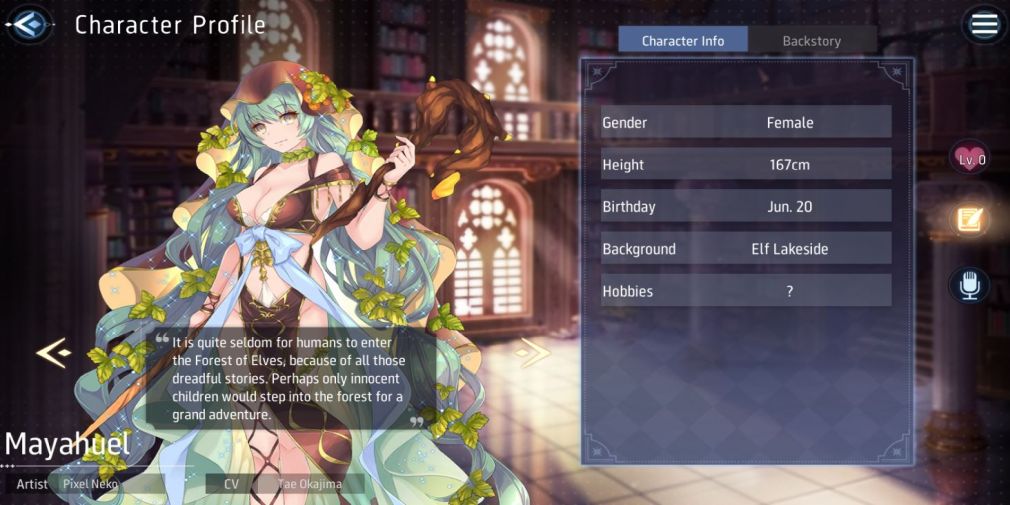The width and height of the screenshot is (1010, 505).
Task: Open the hamburger menu
Action: pyautogui.click(x=984, y=25)
